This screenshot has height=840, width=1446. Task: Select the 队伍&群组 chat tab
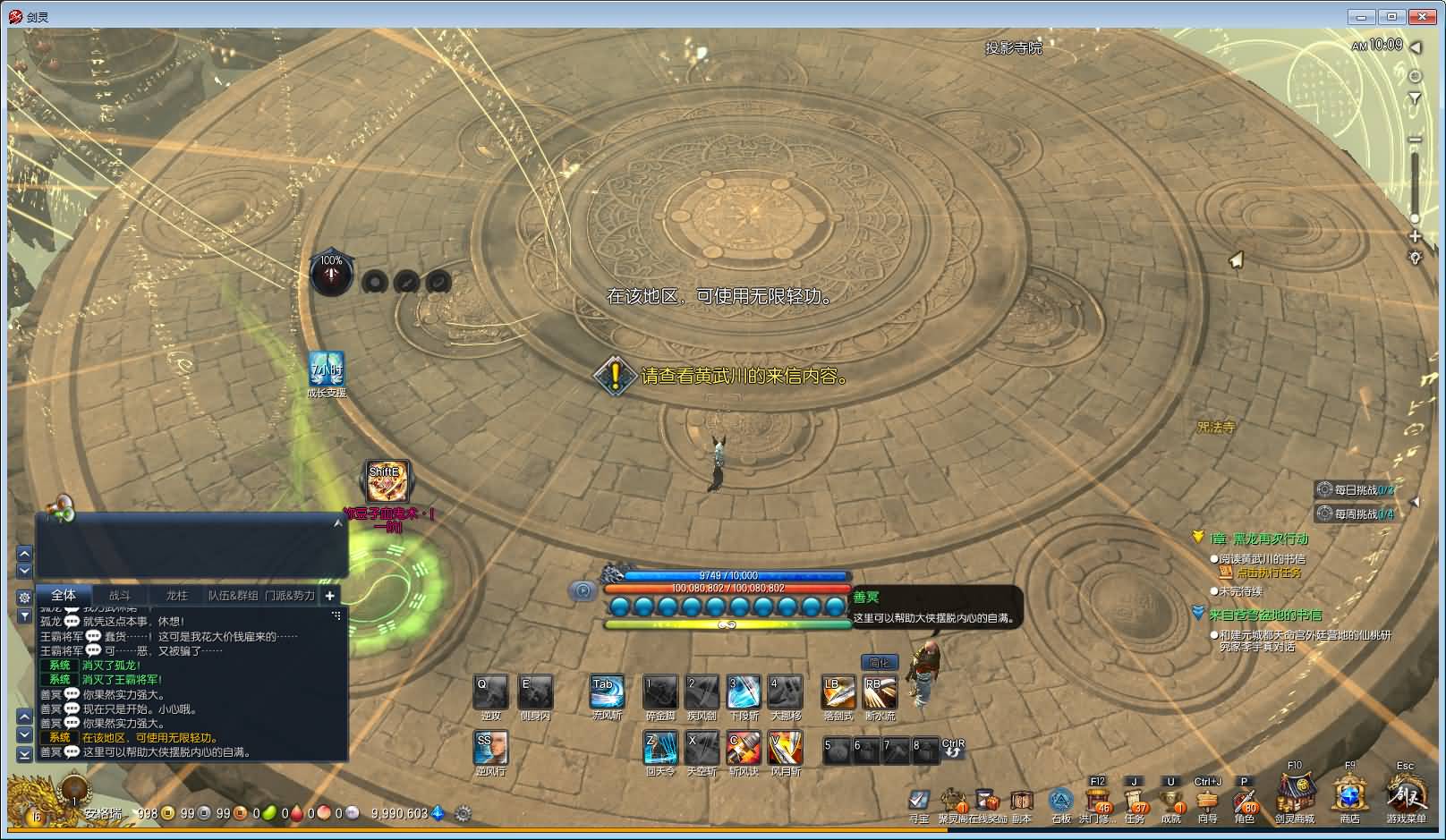click(233, 595)
